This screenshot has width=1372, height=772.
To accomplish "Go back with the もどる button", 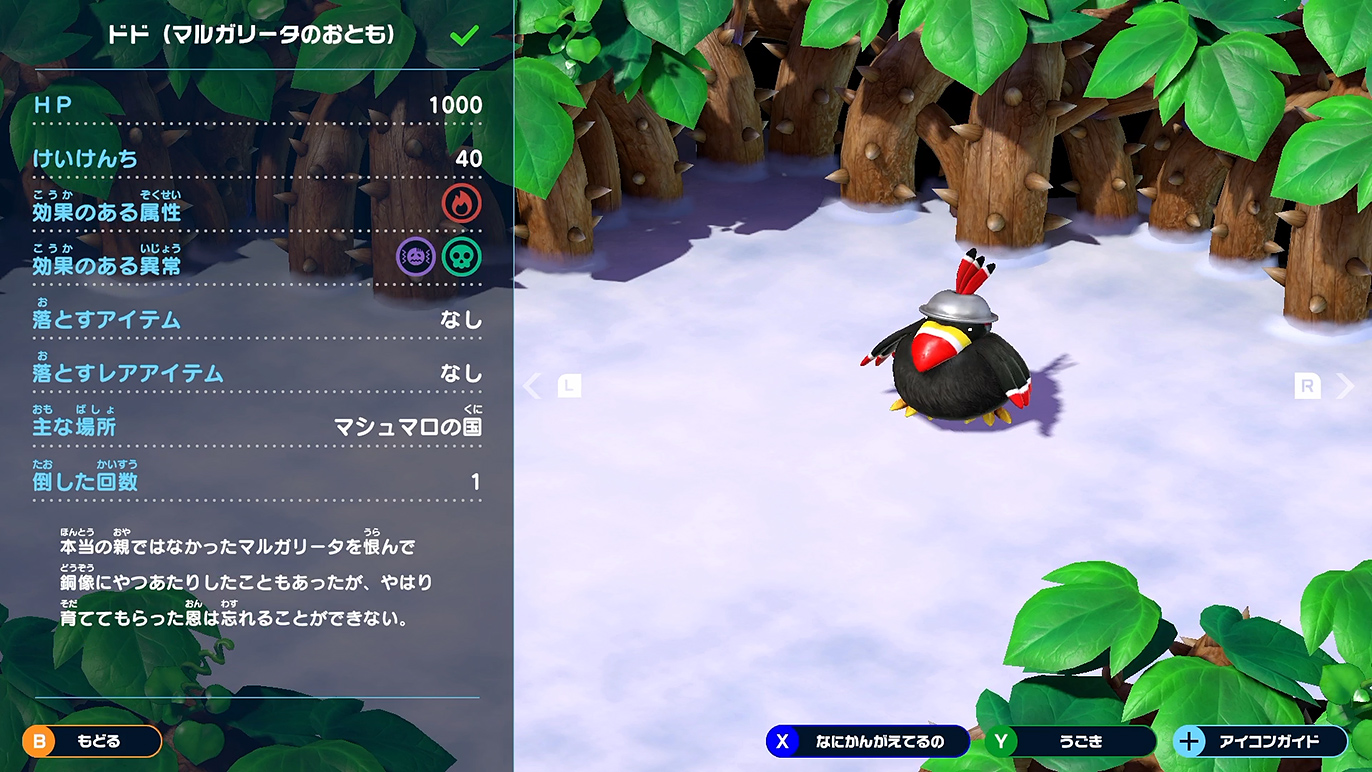I will click(92, 741).
